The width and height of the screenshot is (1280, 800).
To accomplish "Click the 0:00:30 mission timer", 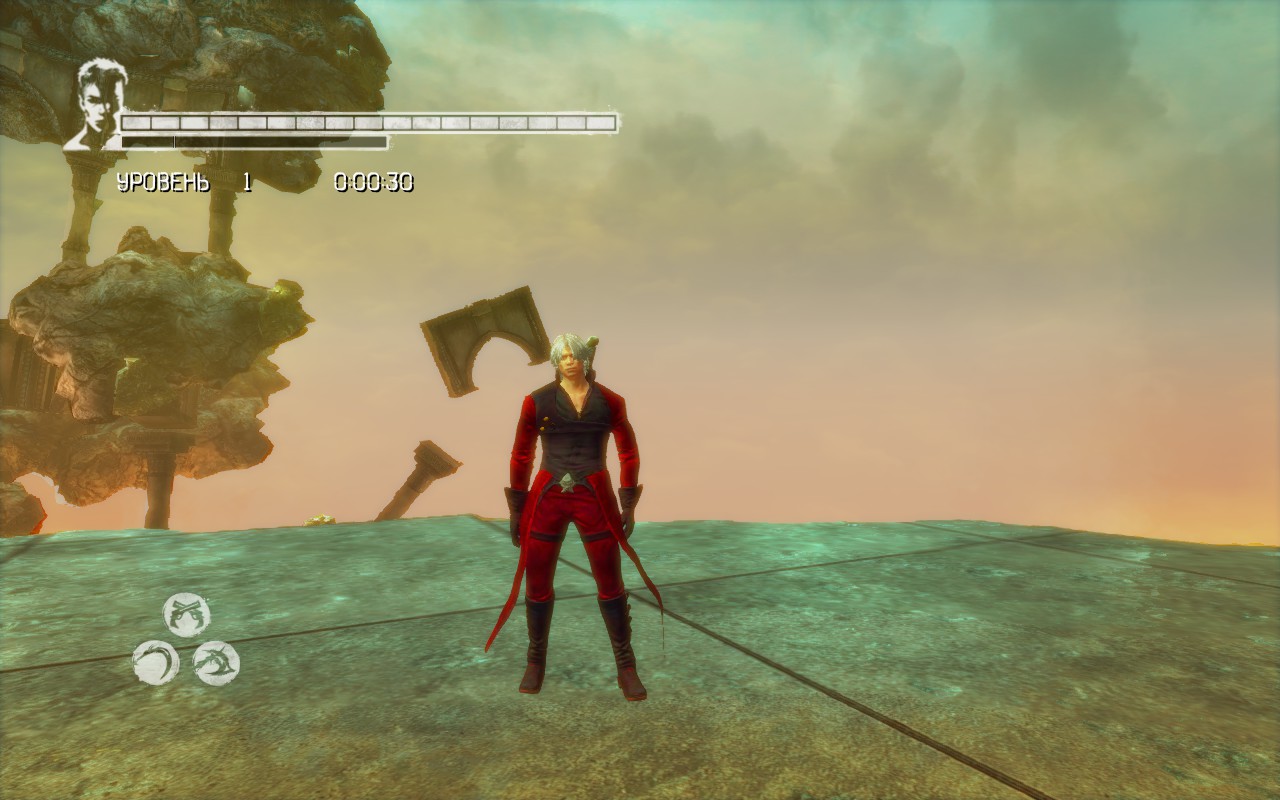I will coord(374,183).
